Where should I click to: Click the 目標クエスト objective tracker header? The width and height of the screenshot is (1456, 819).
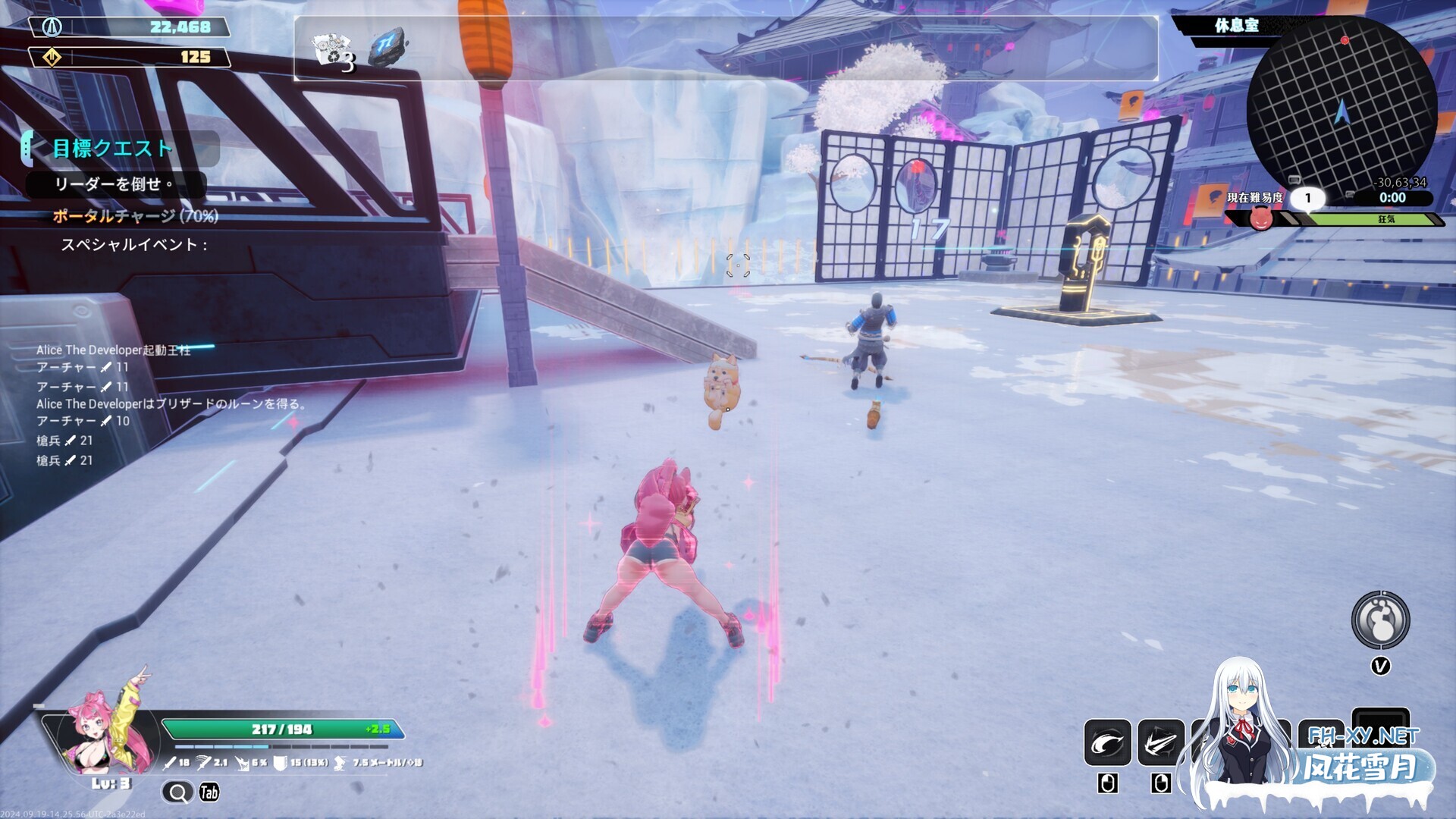click(x=114, y=148)
